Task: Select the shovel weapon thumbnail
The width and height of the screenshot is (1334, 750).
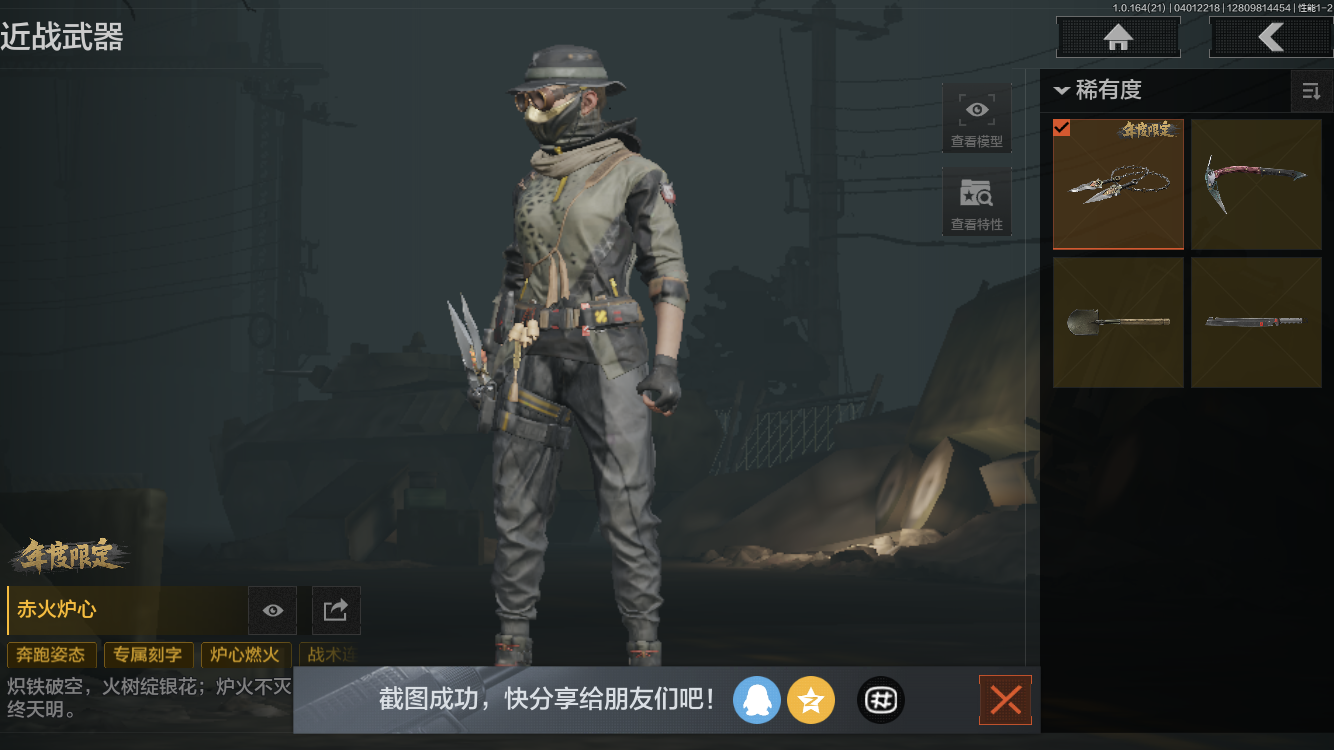Action: [x=1118, y=322]
